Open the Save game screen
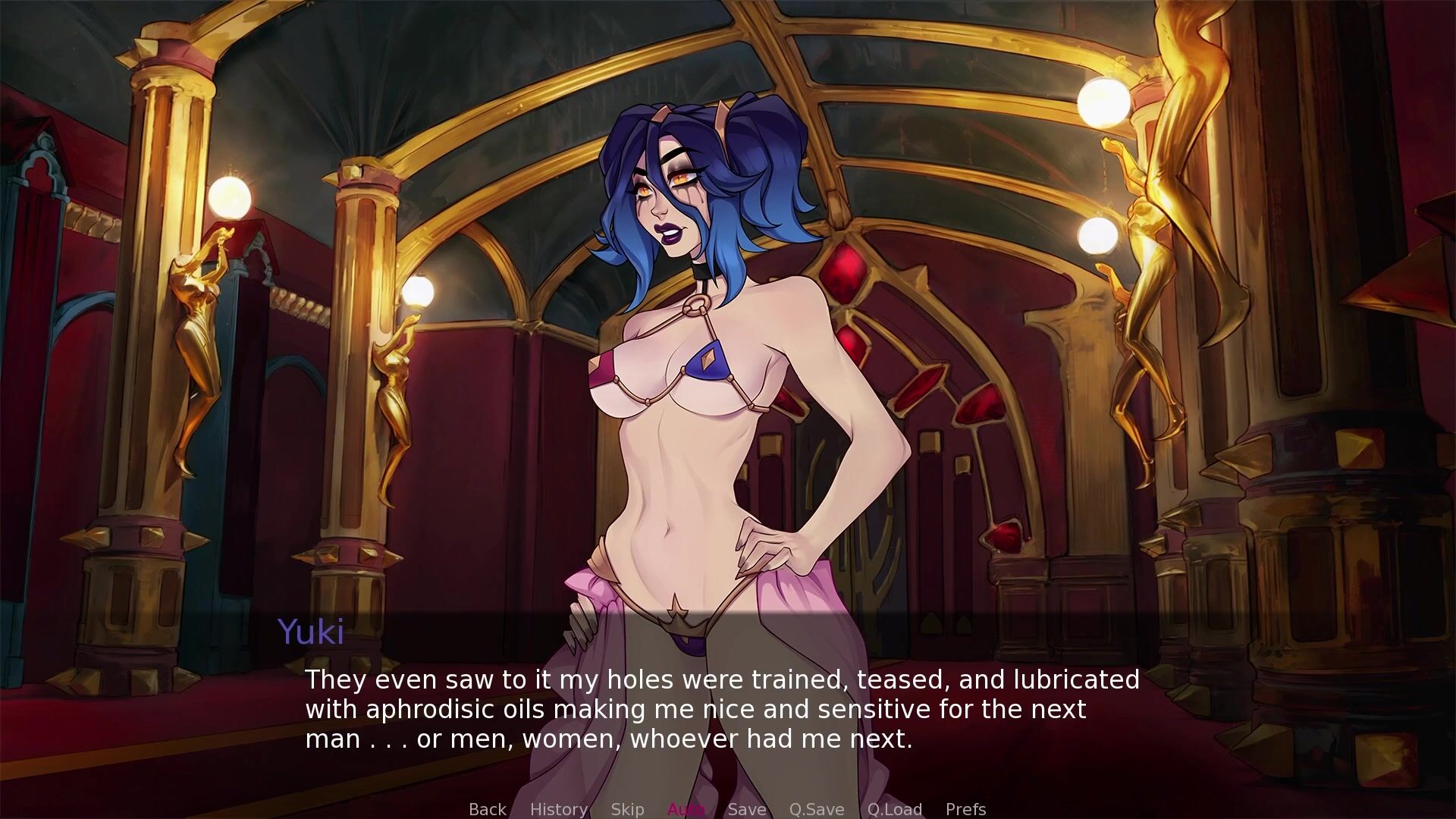The width and height of the screenshot is (1456, 819). pyautogui.click(x=746, y=809)
